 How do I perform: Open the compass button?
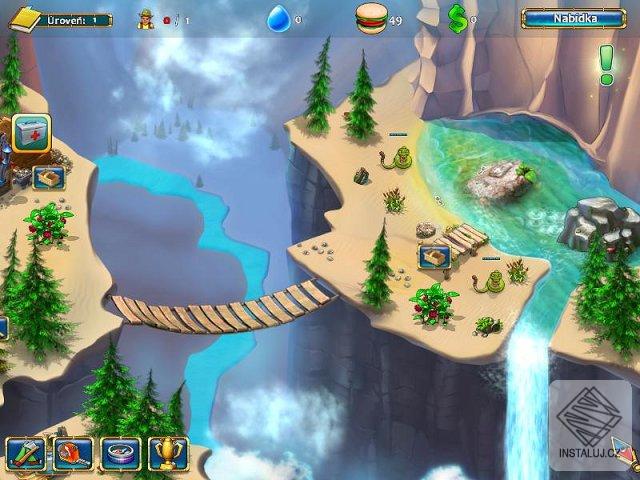click(x=121, y=454)
